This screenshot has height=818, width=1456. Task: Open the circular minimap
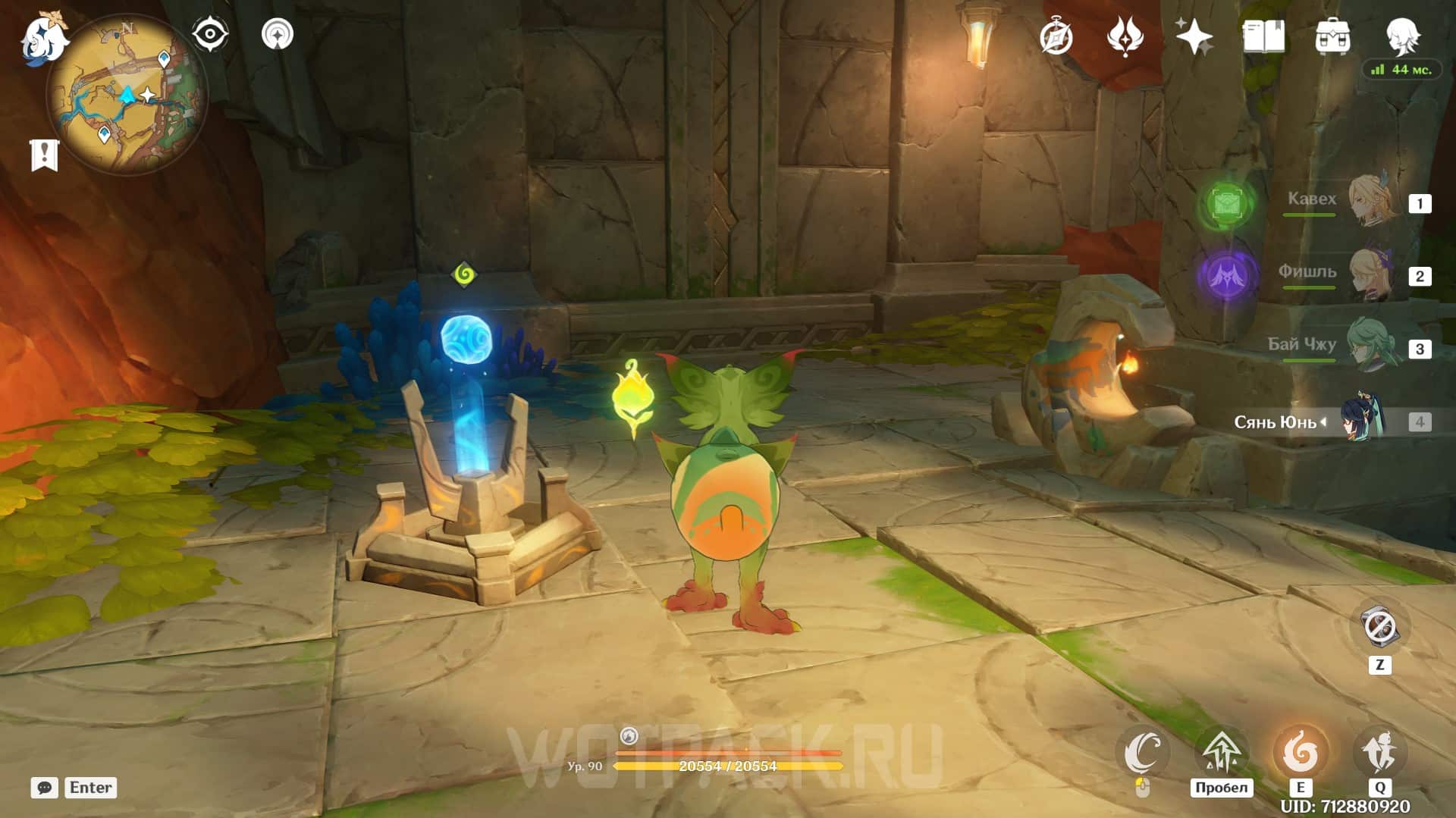(127, 95)
